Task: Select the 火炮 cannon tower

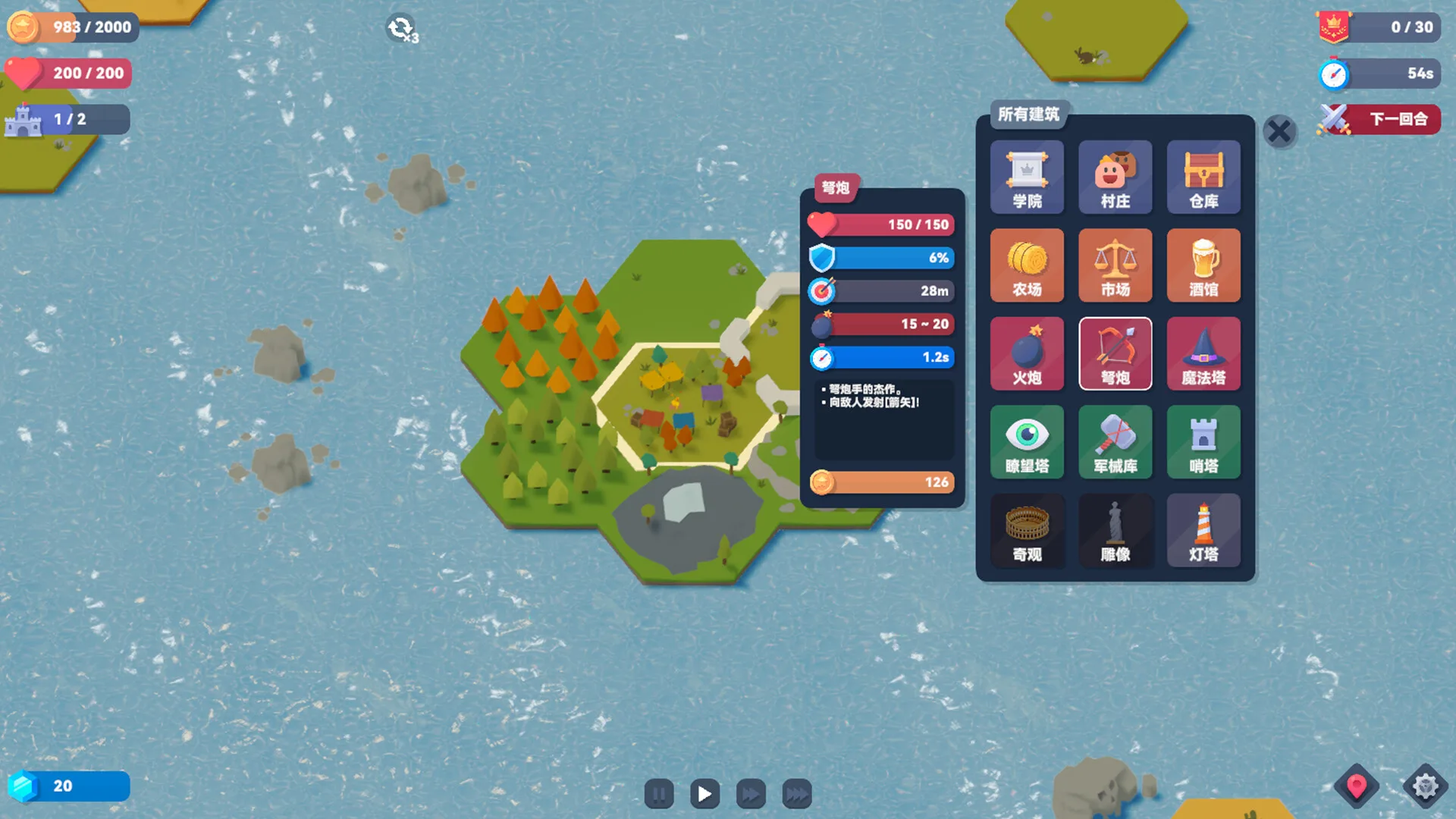Action: pos(1027,354)
